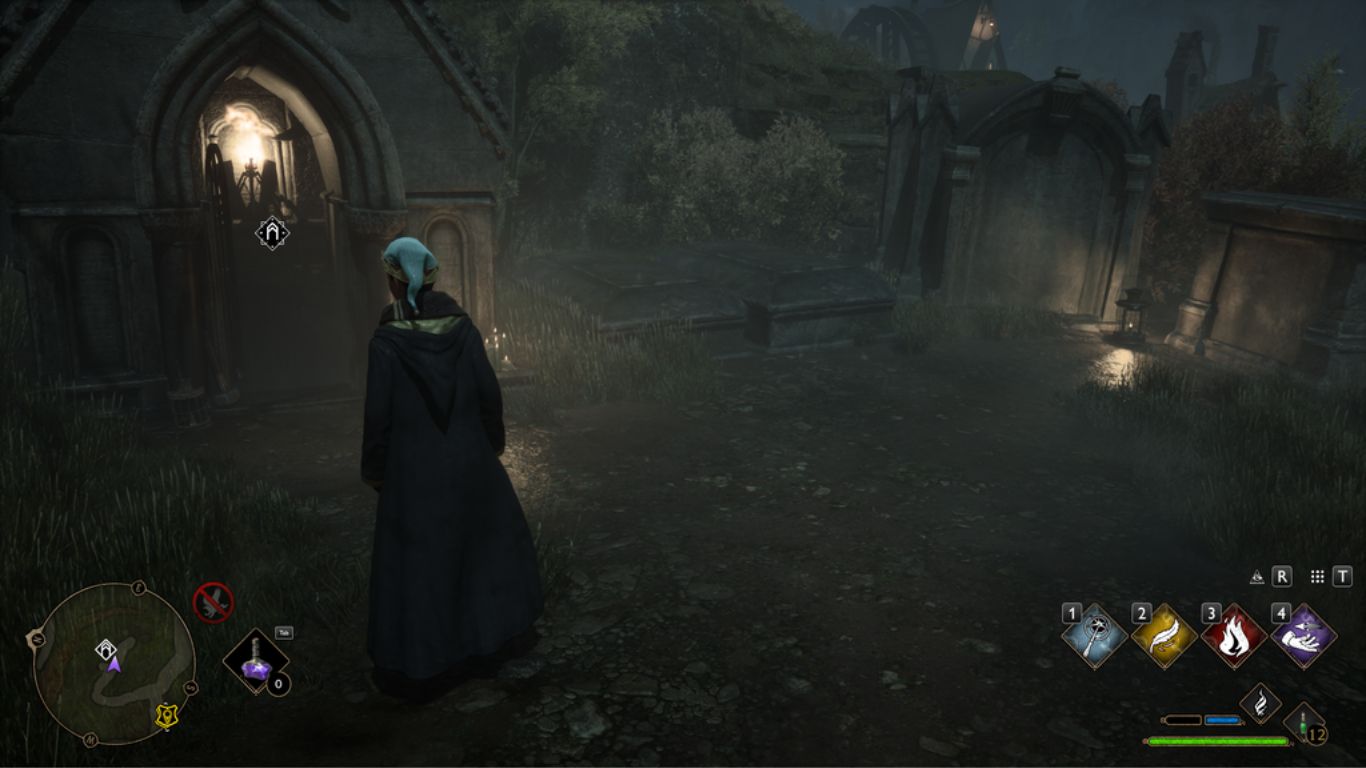
Task: Click the disabled broom mount indicator
Action: (x=213, y=602)
